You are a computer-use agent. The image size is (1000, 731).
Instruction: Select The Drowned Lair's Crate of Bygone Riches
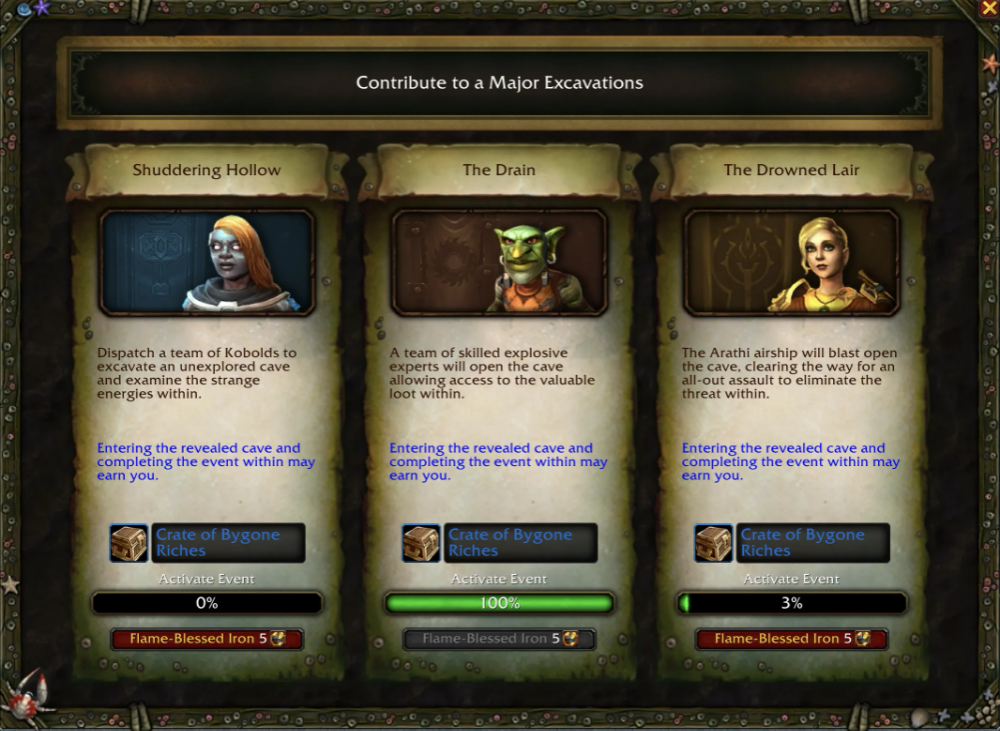coord(791,543)
